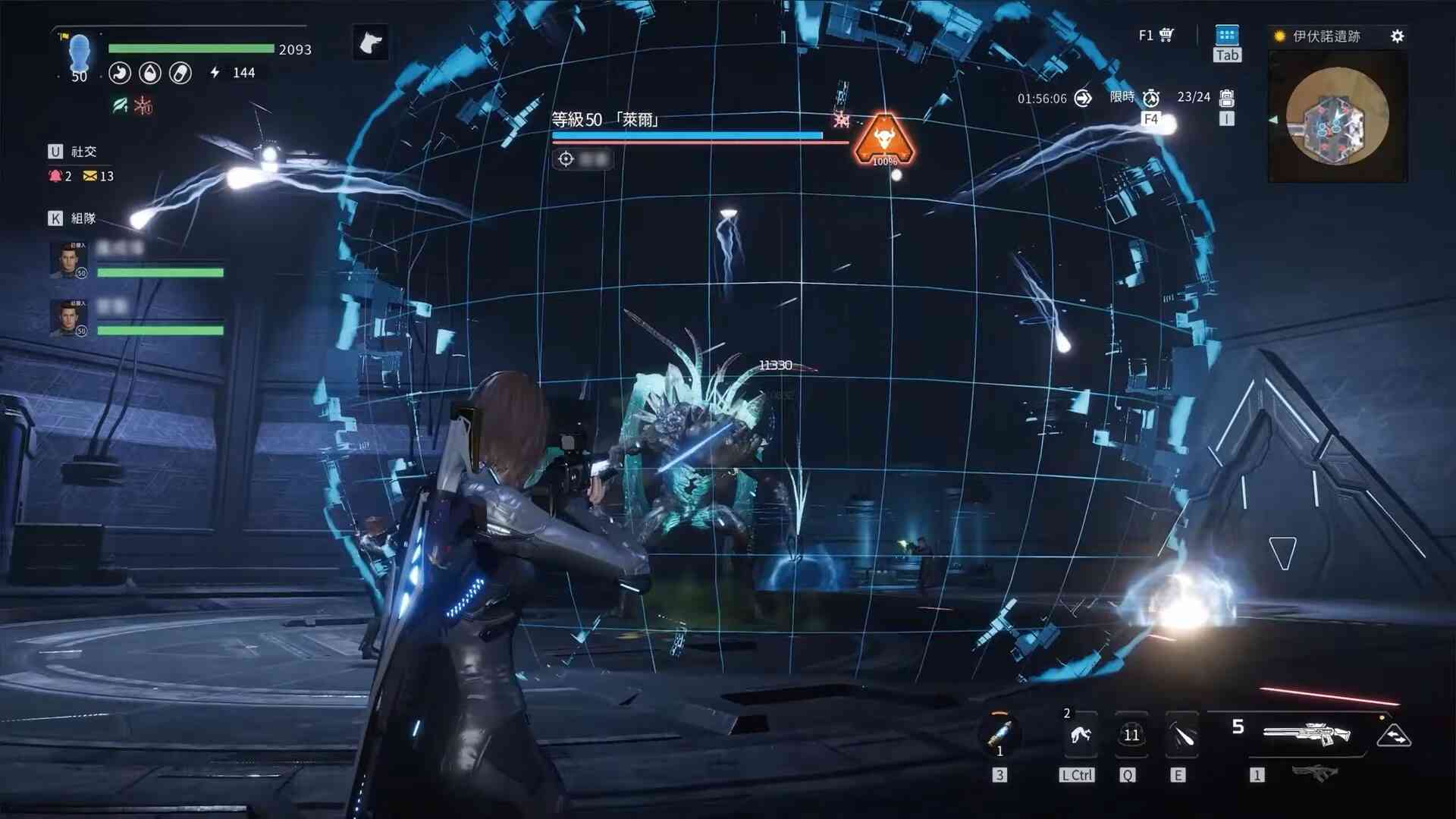Image resolution: width=1456 pixels, height=819 pixels.
Task: Click the exit arrow beside the timer
Action: (1083, 99)
